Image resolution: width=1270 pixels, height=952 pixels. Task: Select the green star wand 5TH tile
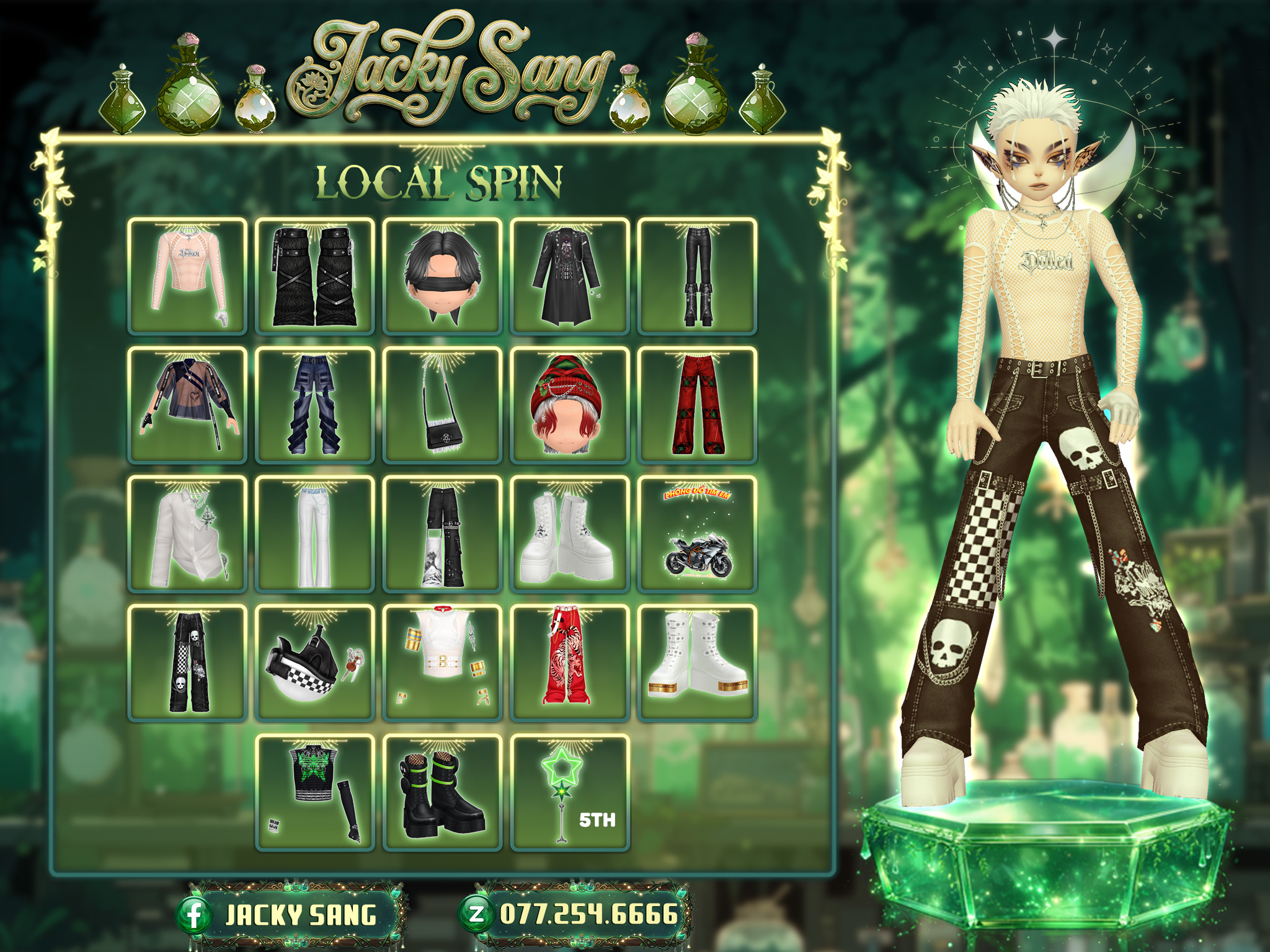[569, 791]
